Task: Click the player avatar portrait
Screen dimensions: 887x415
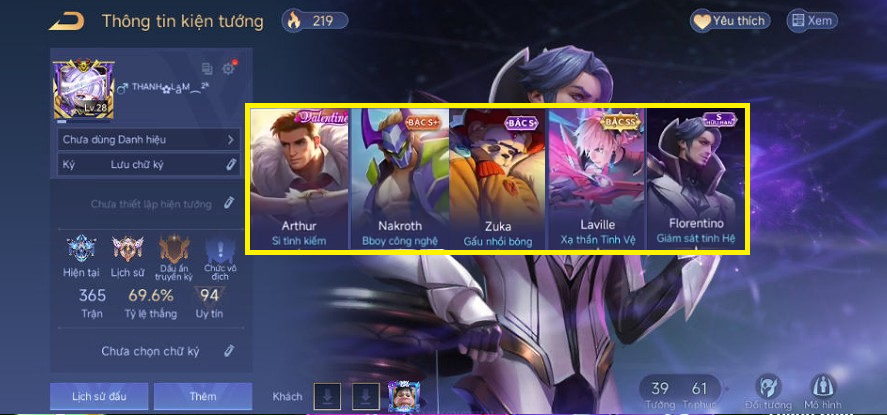Action: [x=79, y=88]
